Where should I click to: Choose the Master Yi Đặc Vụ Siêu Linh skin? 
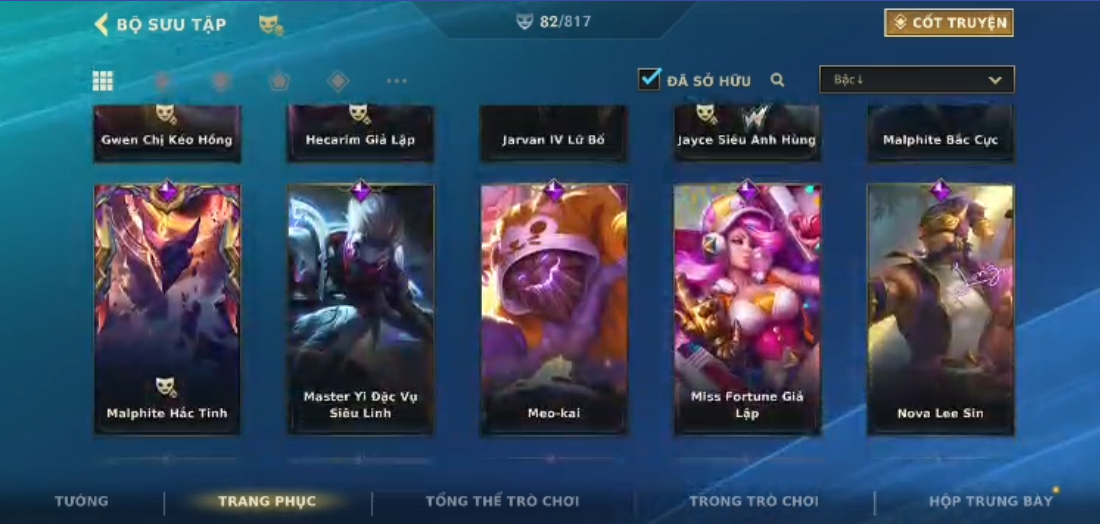(x=361, y=309)
